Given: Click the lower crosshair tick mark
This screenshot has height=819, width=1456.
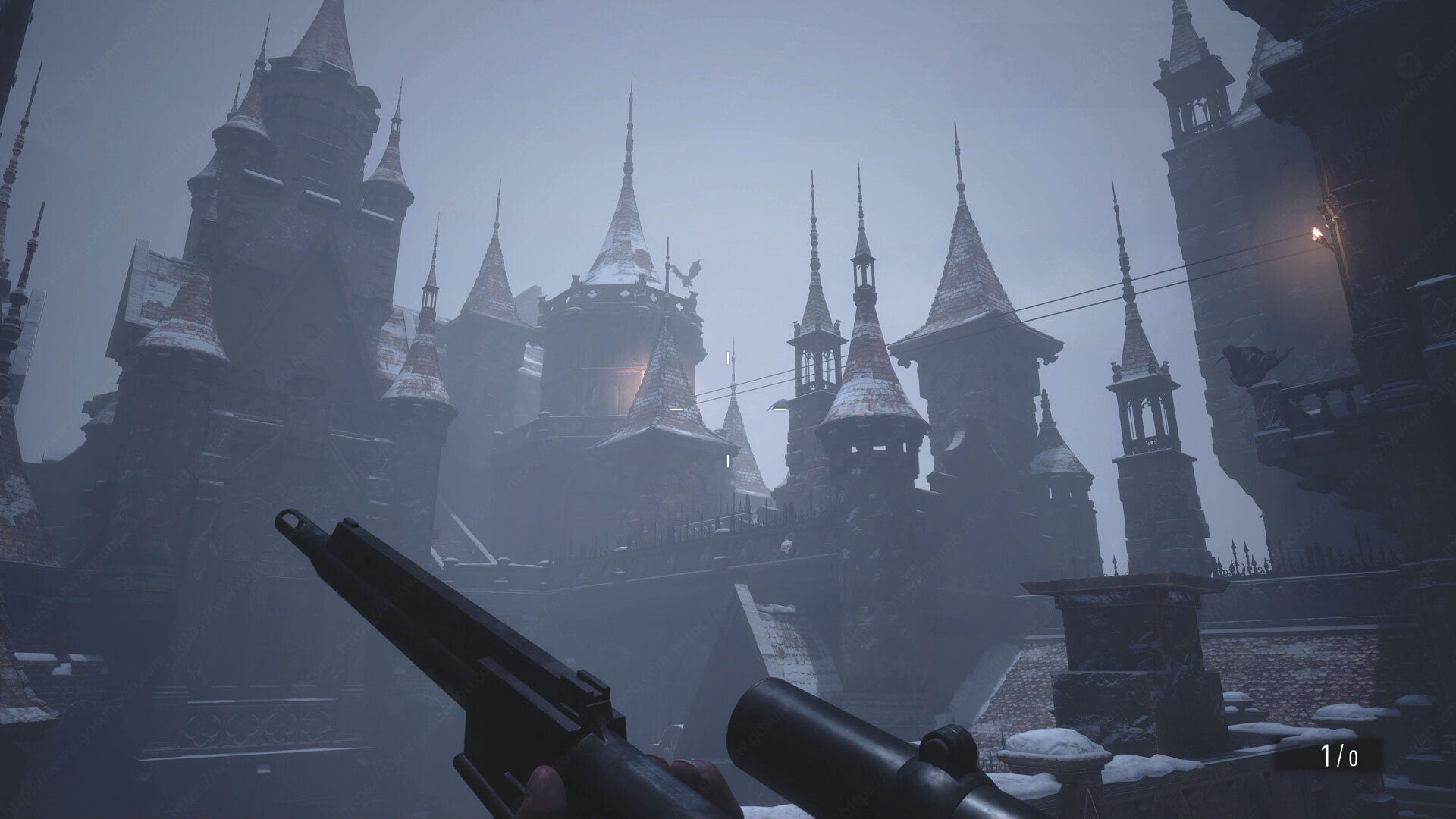Looking at the screenshot, I should pos(726,459).
